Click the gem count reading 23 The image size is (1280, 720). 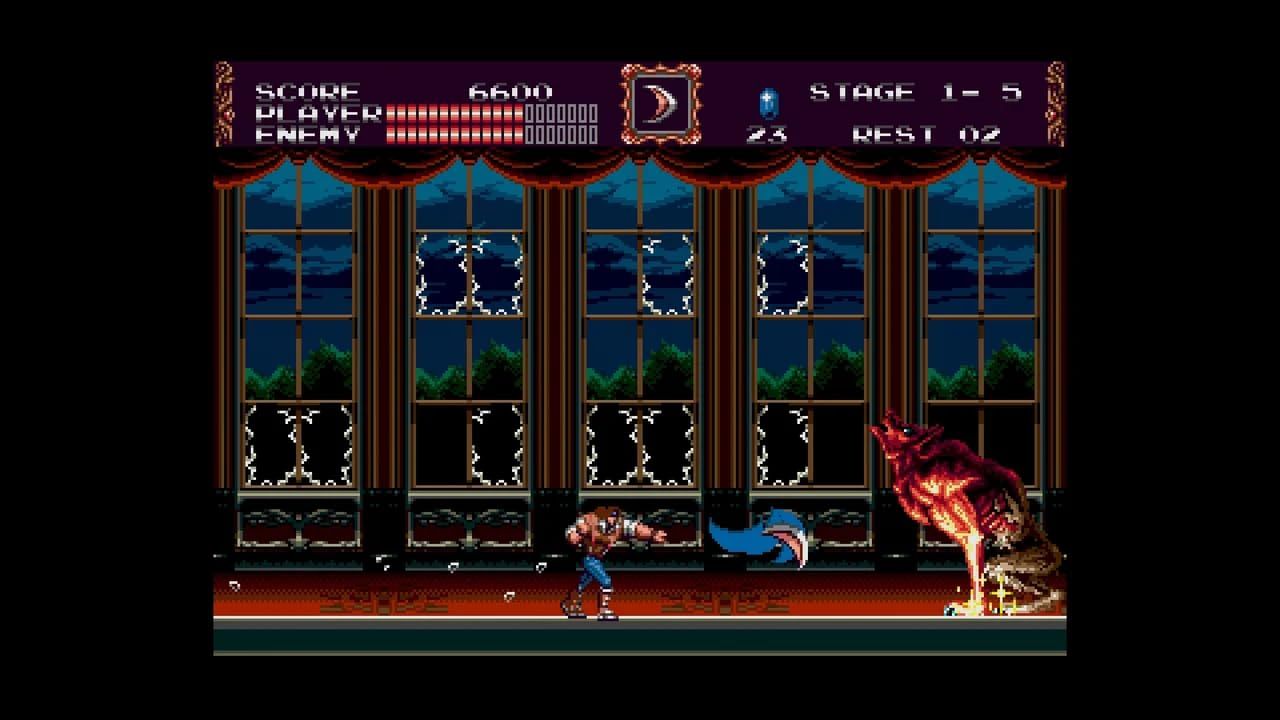(764, 131)
